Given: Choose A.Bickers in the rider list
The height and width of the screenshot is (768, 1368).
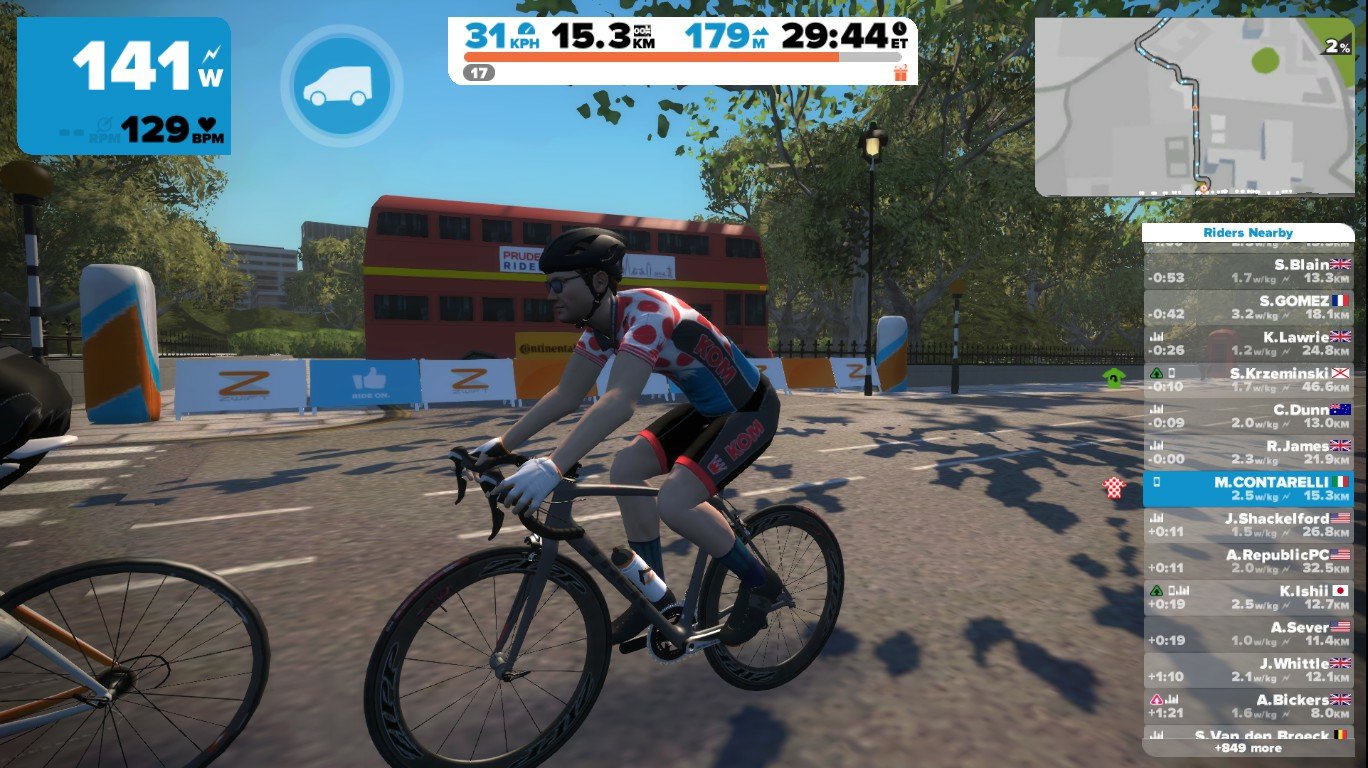Looking at the screenshot, I should click(x=1248, y=706).
